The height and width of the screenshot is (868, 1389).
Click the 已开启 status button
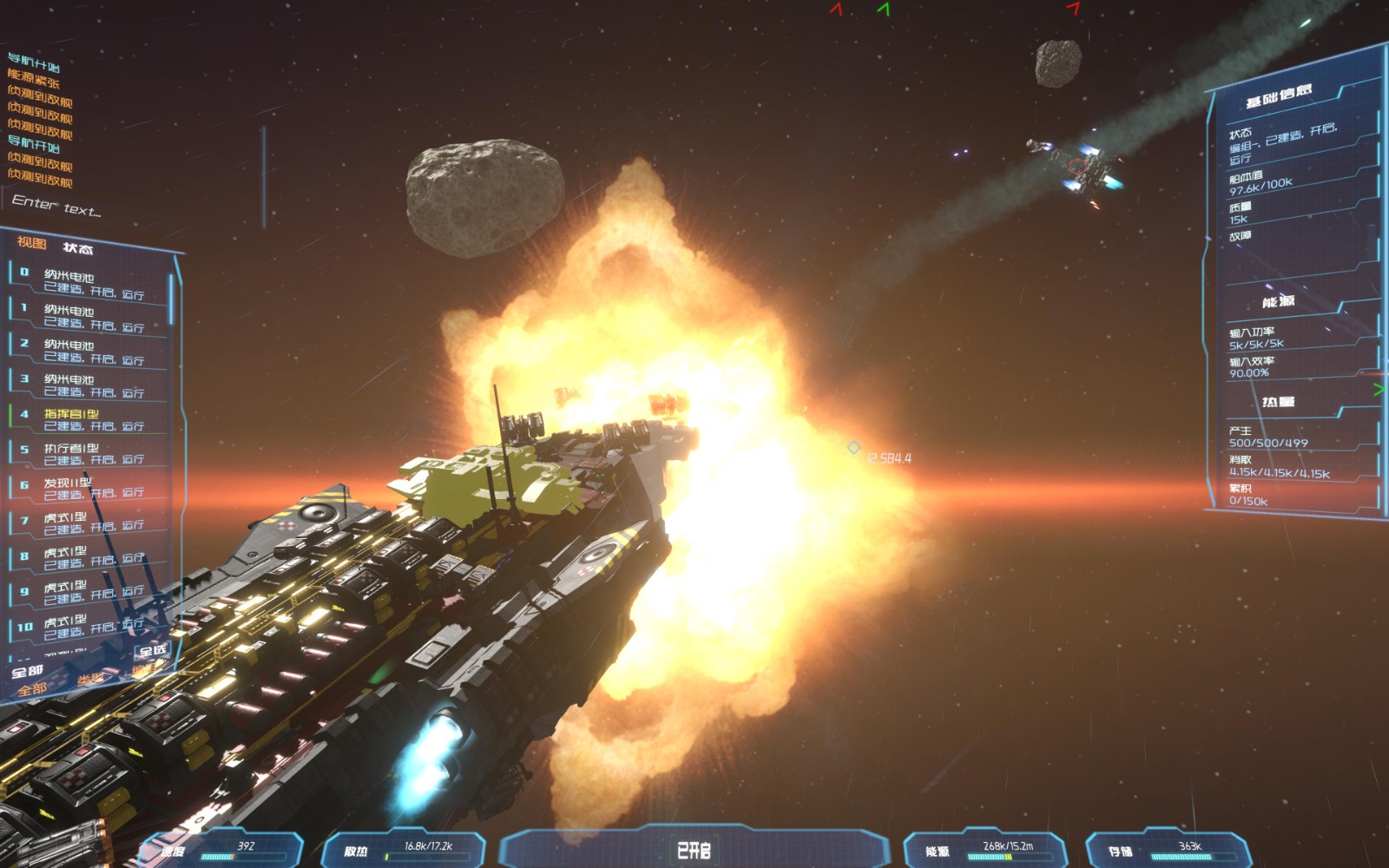tap(694, 850)
